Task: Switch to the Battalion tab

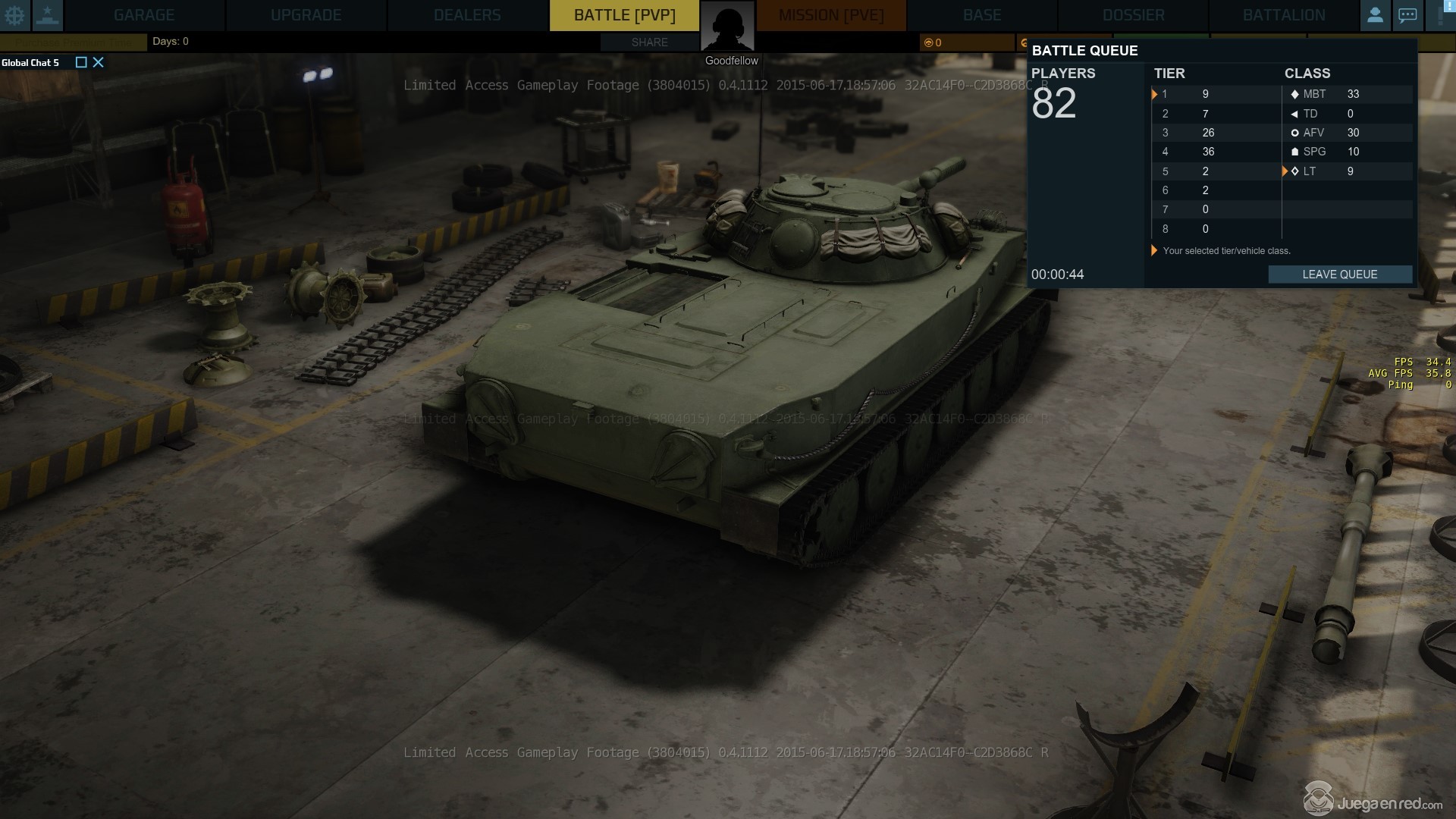Action: pos(1284,15)
